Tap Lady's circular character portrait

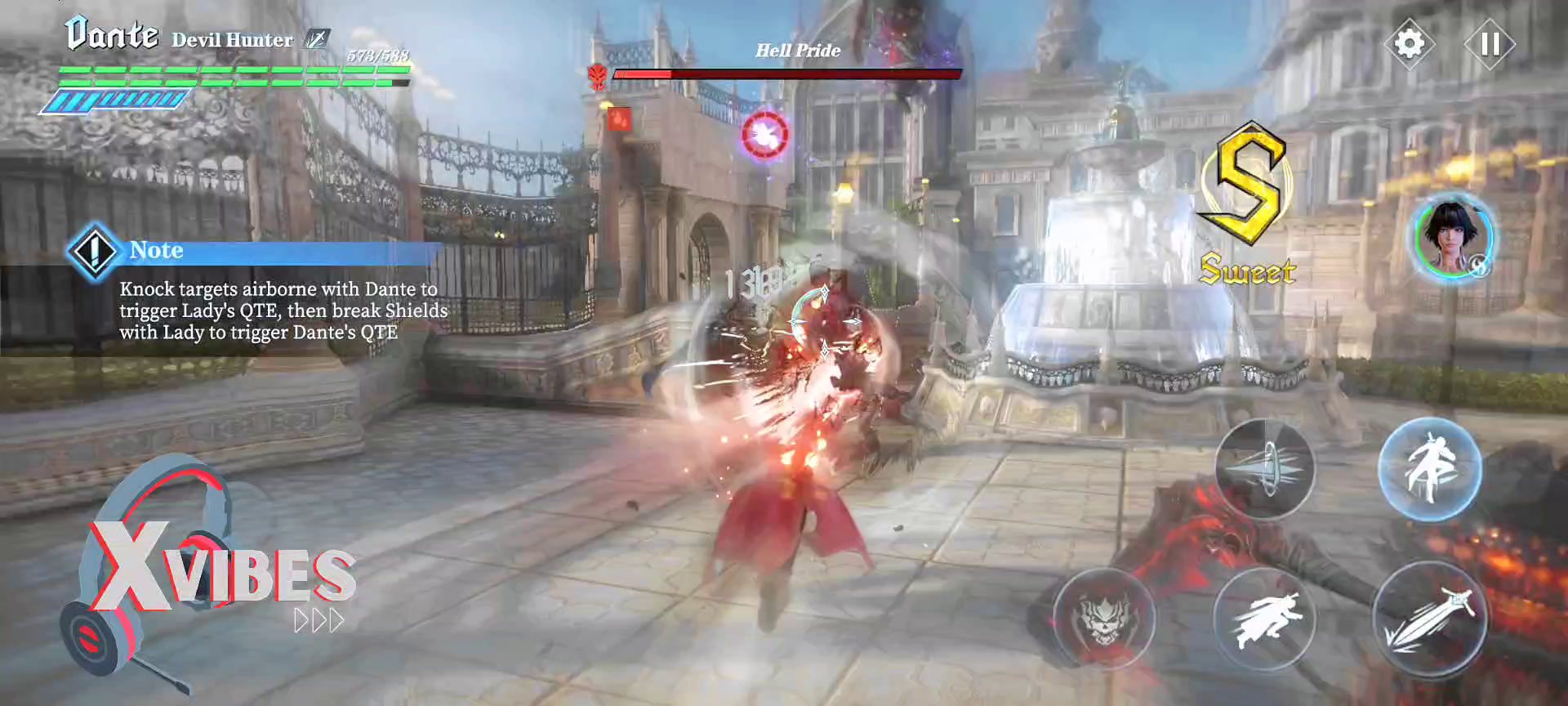point(1451,241)
